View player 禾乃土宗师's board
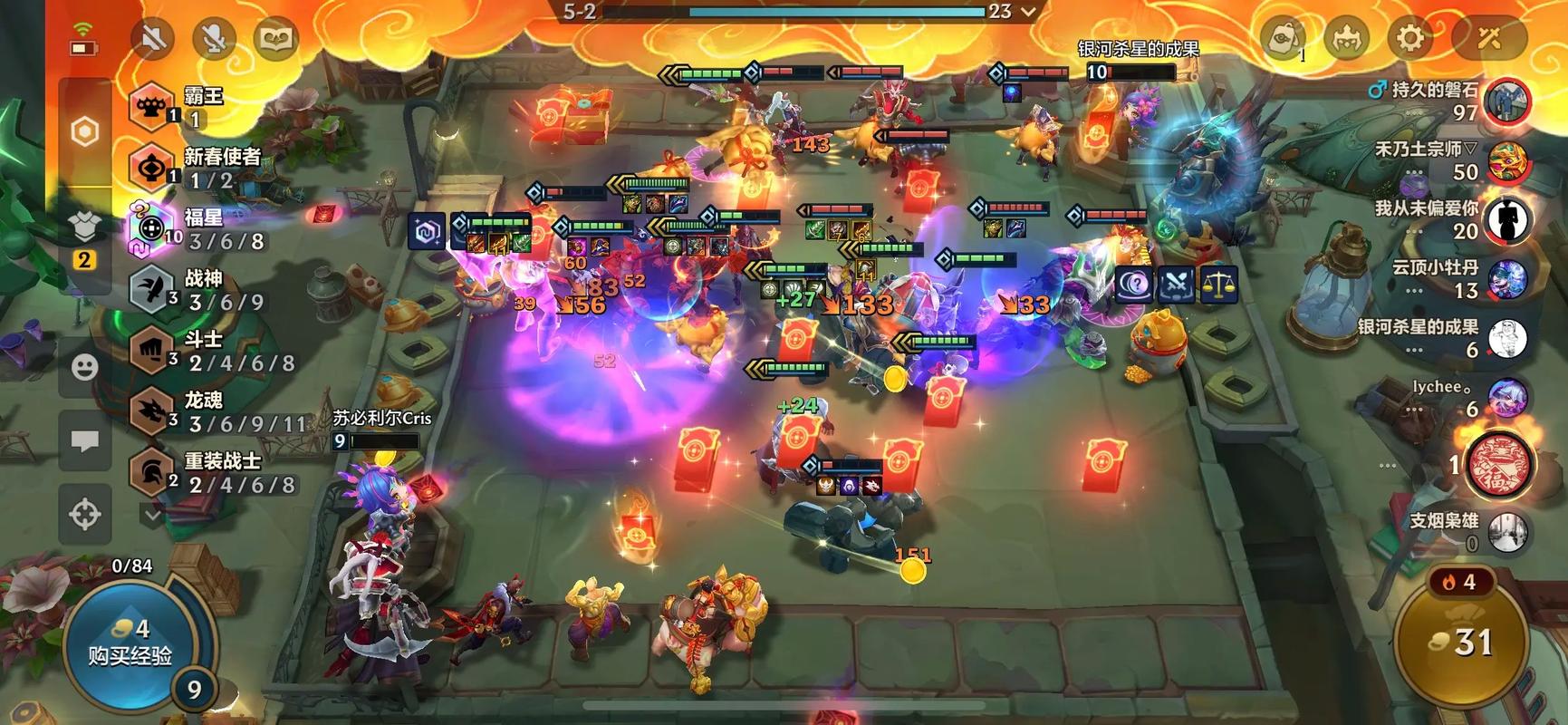Viewport: 1568px width, 725px height. pyautogui.click(x=1507, y=161)
